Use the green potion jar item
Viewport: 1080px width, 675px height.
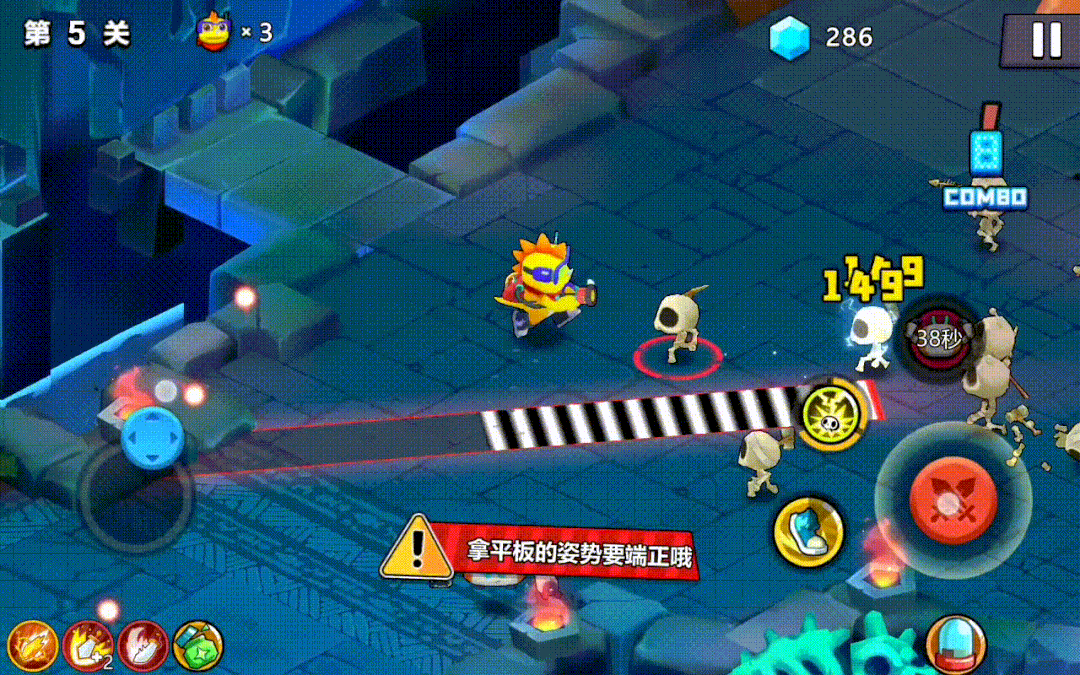198,646
